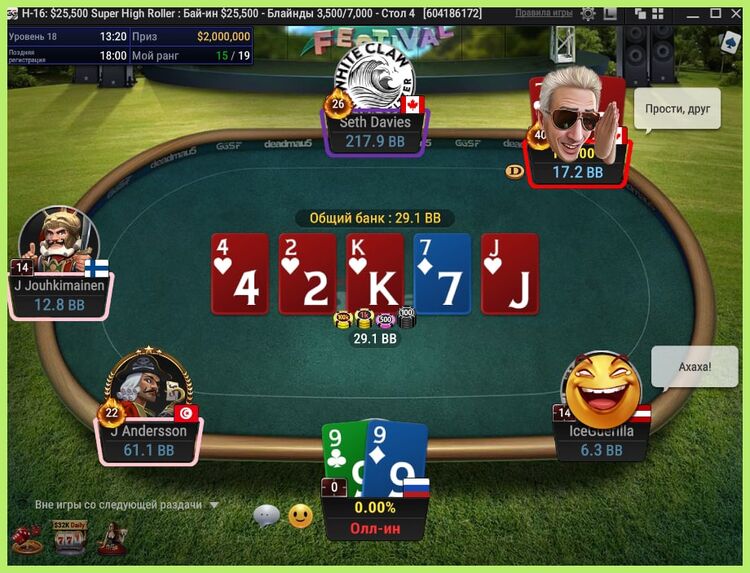The width and height of the screenshot is (750, 573).
Task: Open the $32K Daily slot machine
Action: pos(68,538)
